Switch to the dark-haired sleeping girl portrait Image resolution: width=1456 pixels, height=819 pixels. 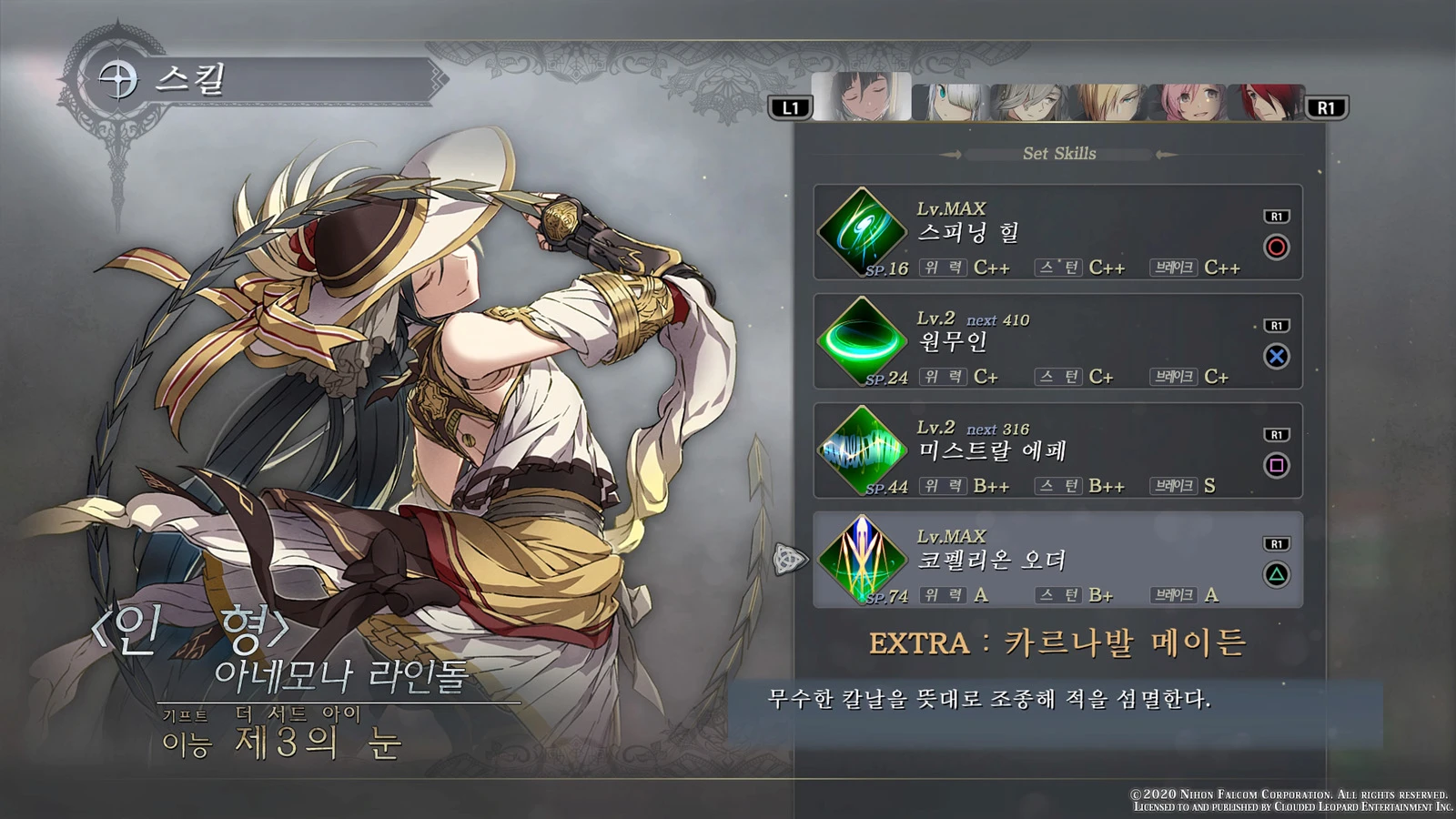click(x=862, y=98)
